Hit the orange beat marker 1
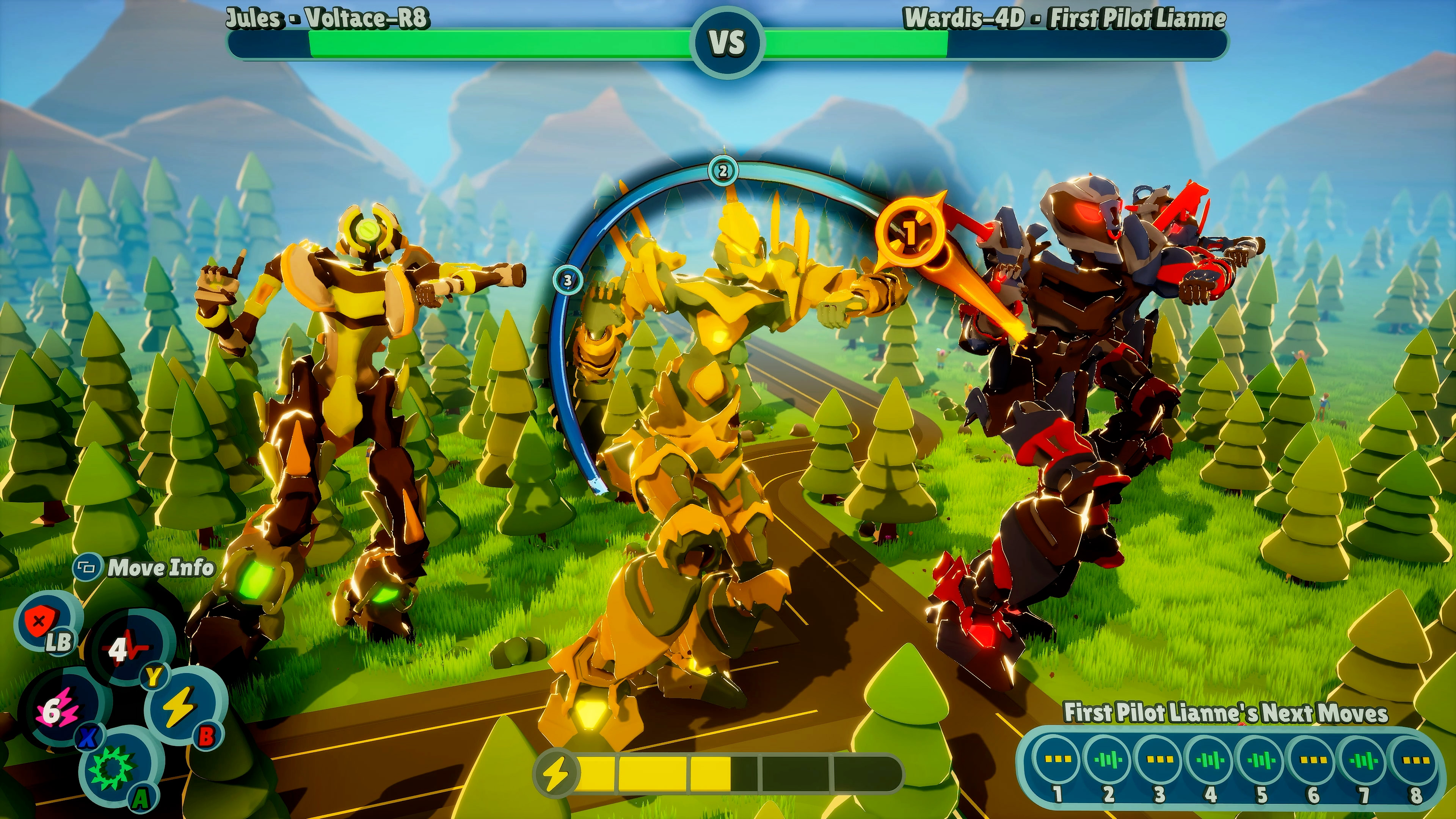The image size is (1456, 819). point(910,232)
